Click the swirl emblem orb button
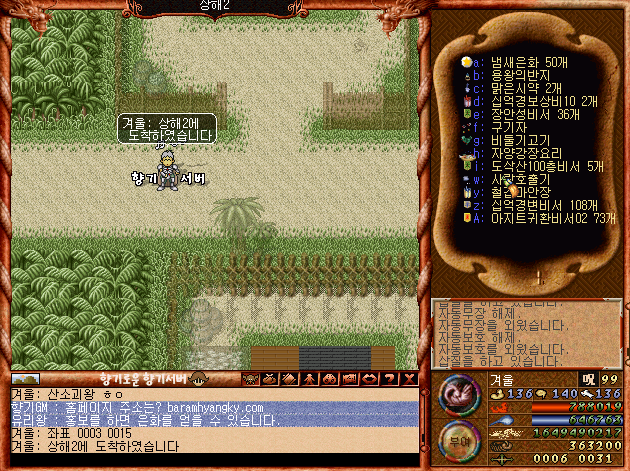The height and width of the screenshot is (471, 630). [x=456, y=393]
